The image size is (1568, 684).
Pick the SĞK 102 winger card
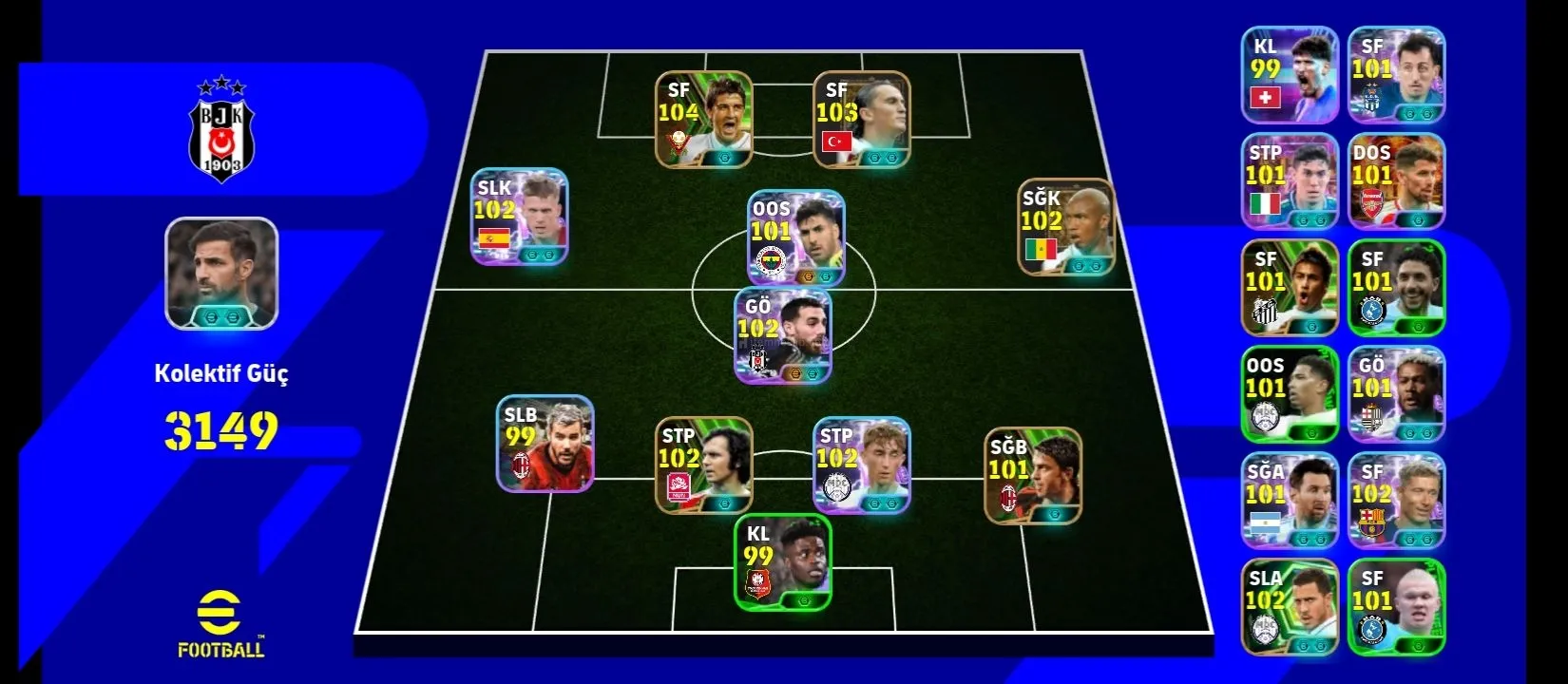tap(1065, 227)
